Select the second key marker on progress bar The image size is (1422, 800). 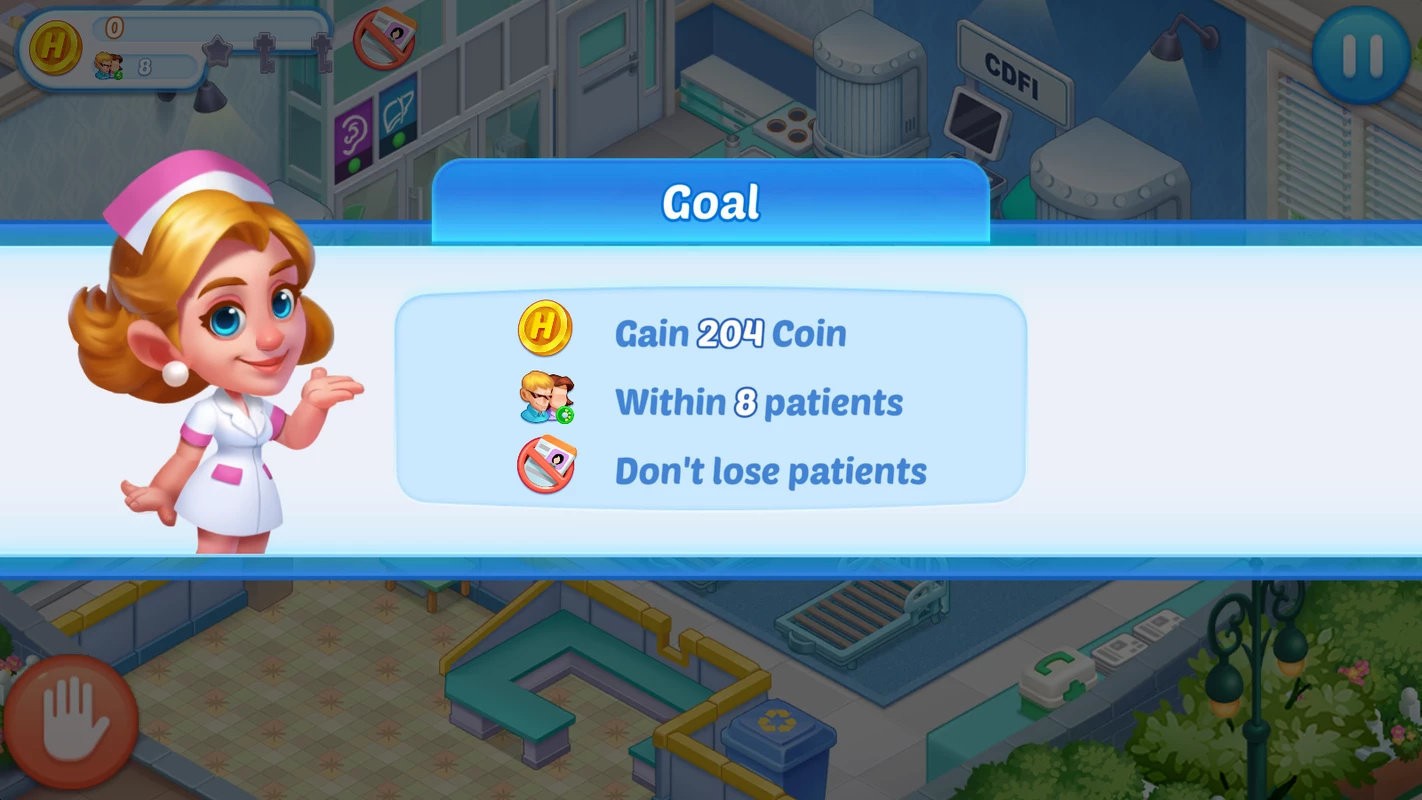click(x=322, y=53)
